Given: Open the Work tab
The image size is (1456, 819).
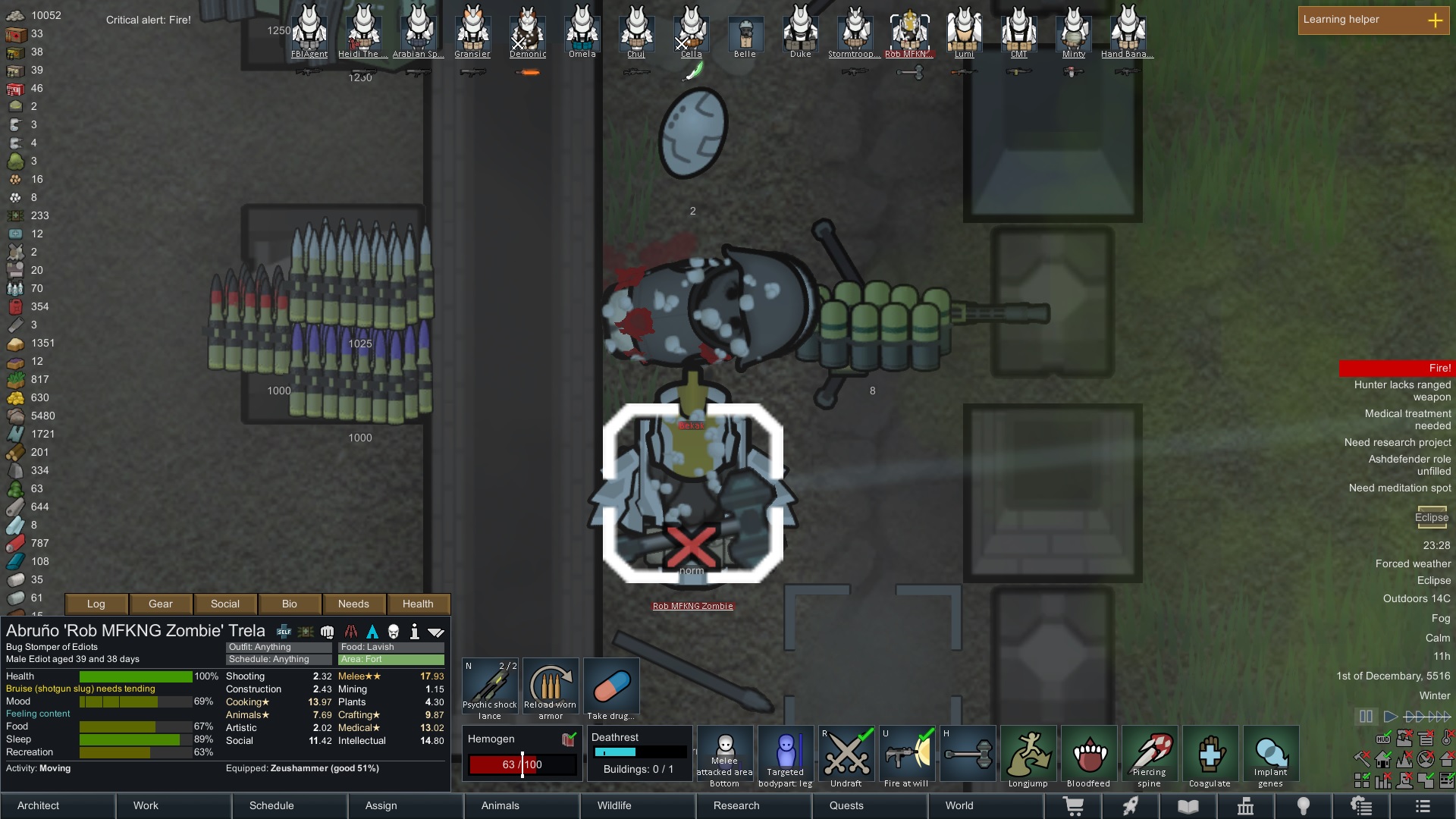Looking at the screenshot, I should (146, 805).
